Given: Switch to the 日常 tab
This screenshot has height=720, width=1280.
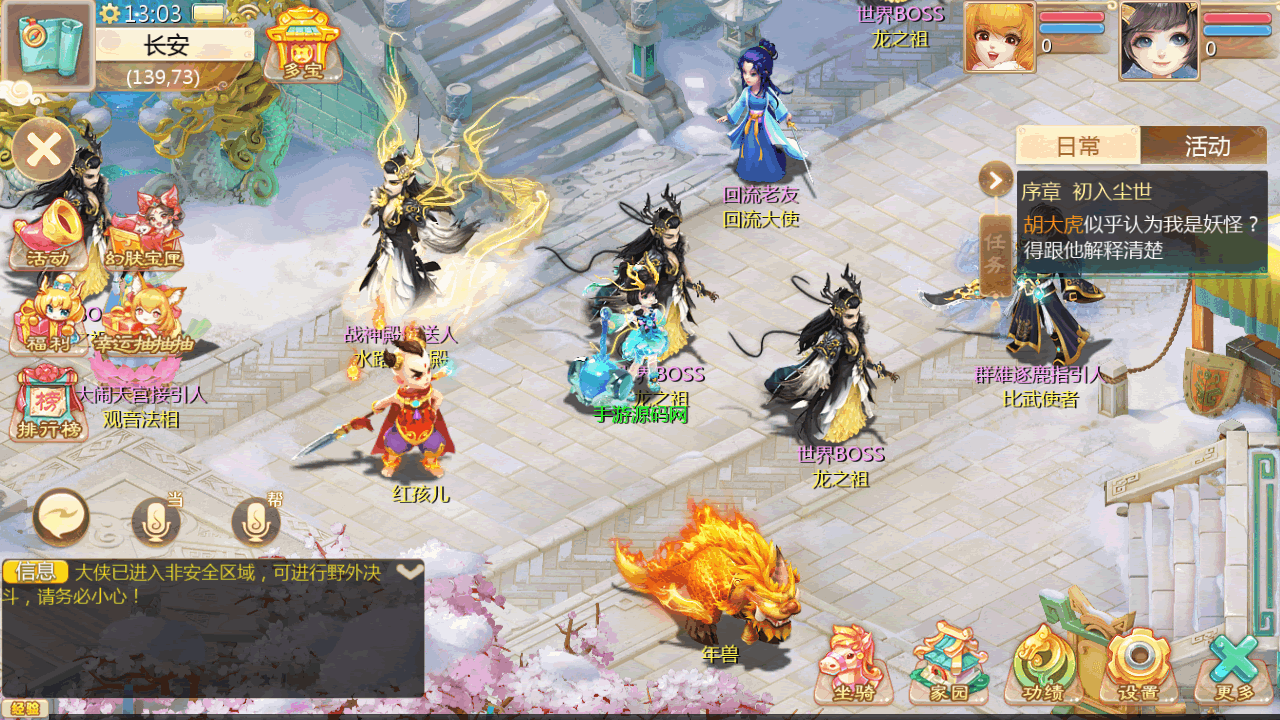Looking at the screenshot, I should pos(1078,146).
